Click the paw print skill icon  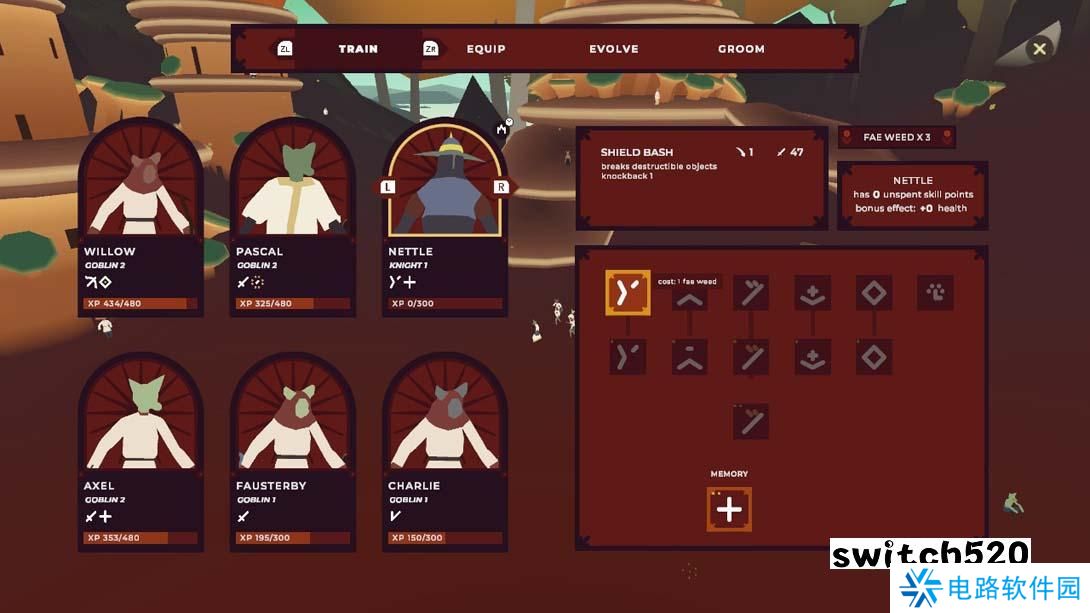(935, 293)
